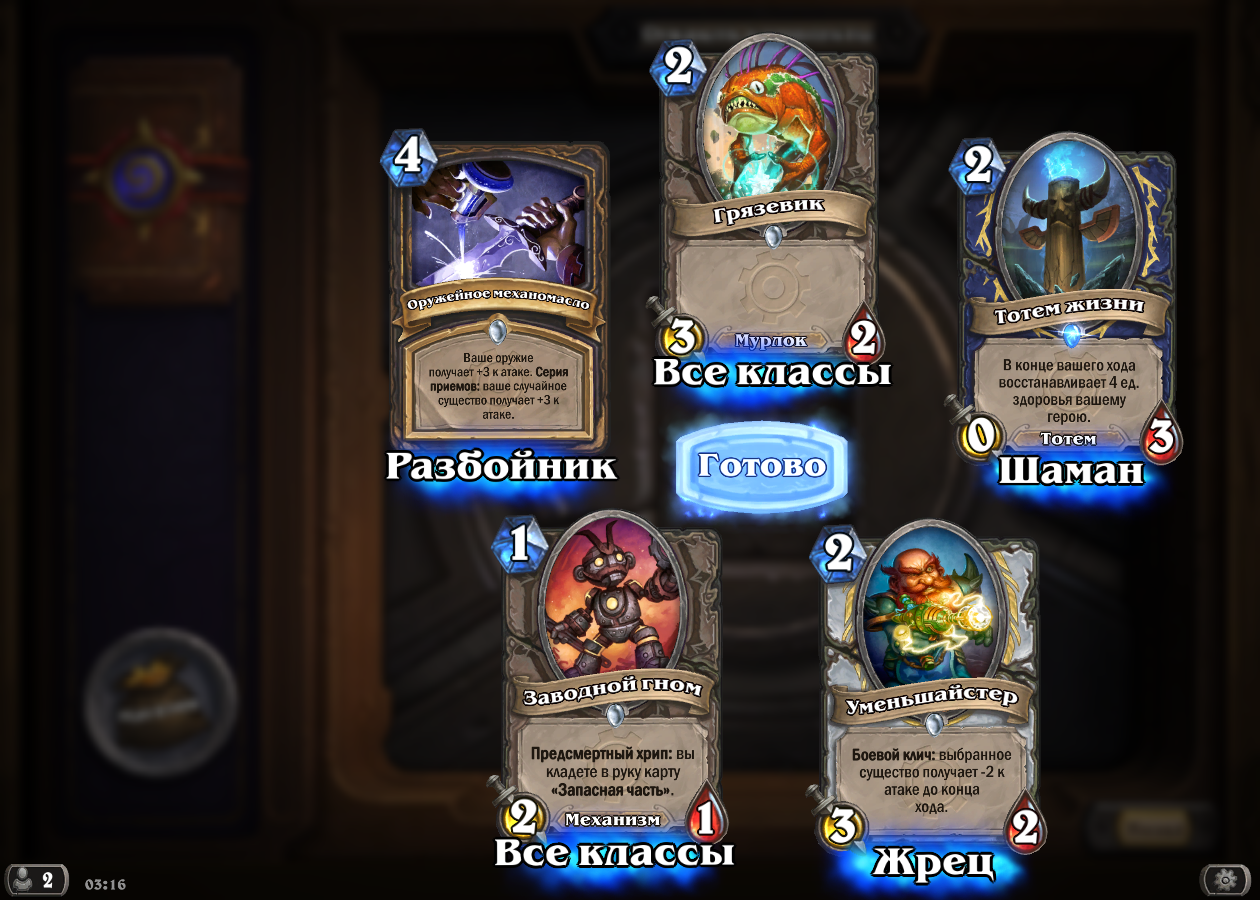This screenshot has height=900, width=1260.
Task: Open the gear settings menu
Action: pos(1225,880)
